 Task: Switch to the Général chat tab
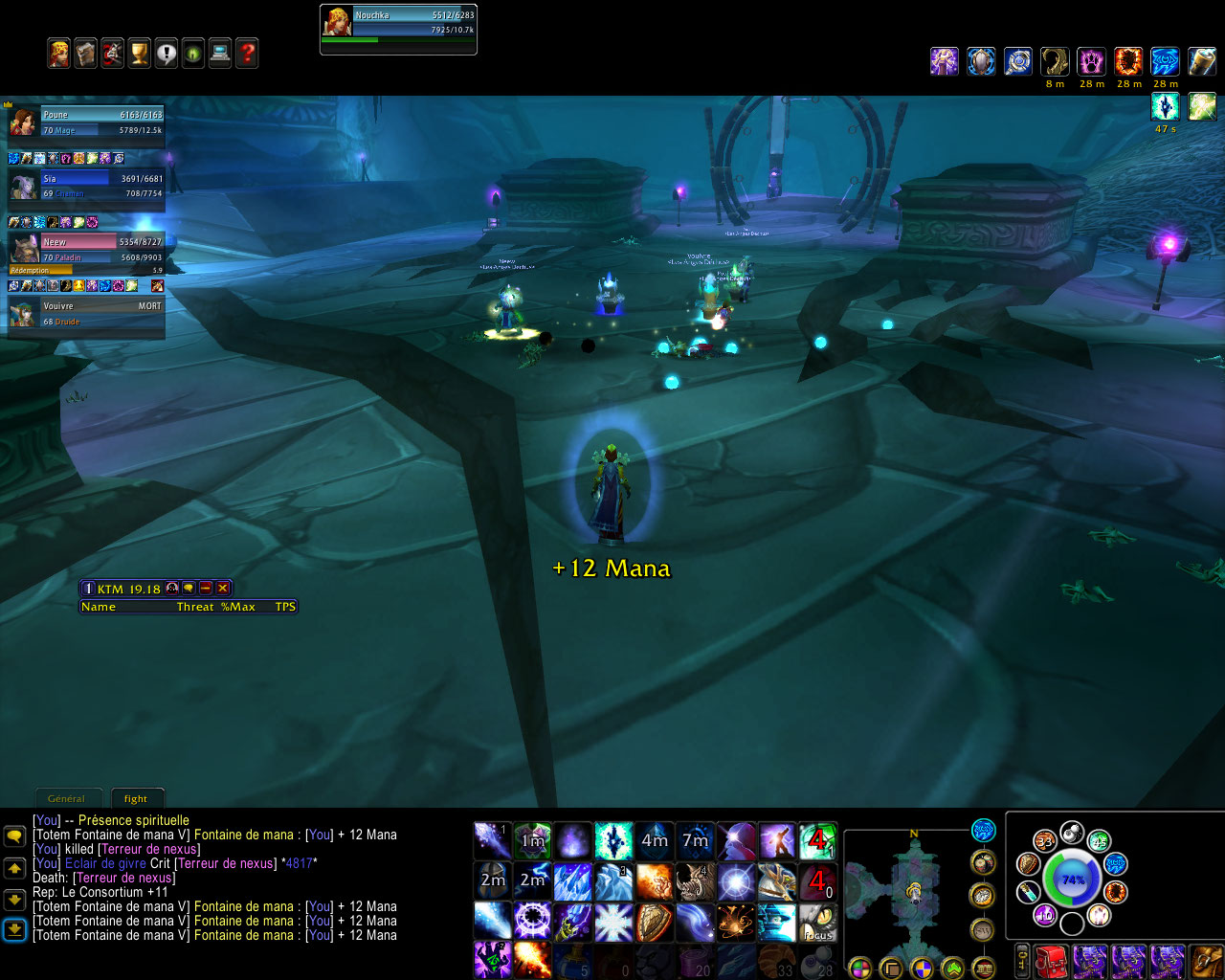pos(66,798)
